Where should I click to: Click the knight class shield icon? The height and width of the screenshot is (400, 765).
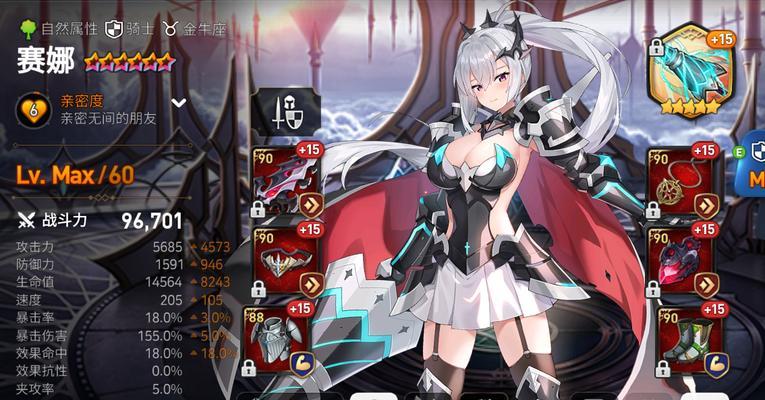coord(114,28)
